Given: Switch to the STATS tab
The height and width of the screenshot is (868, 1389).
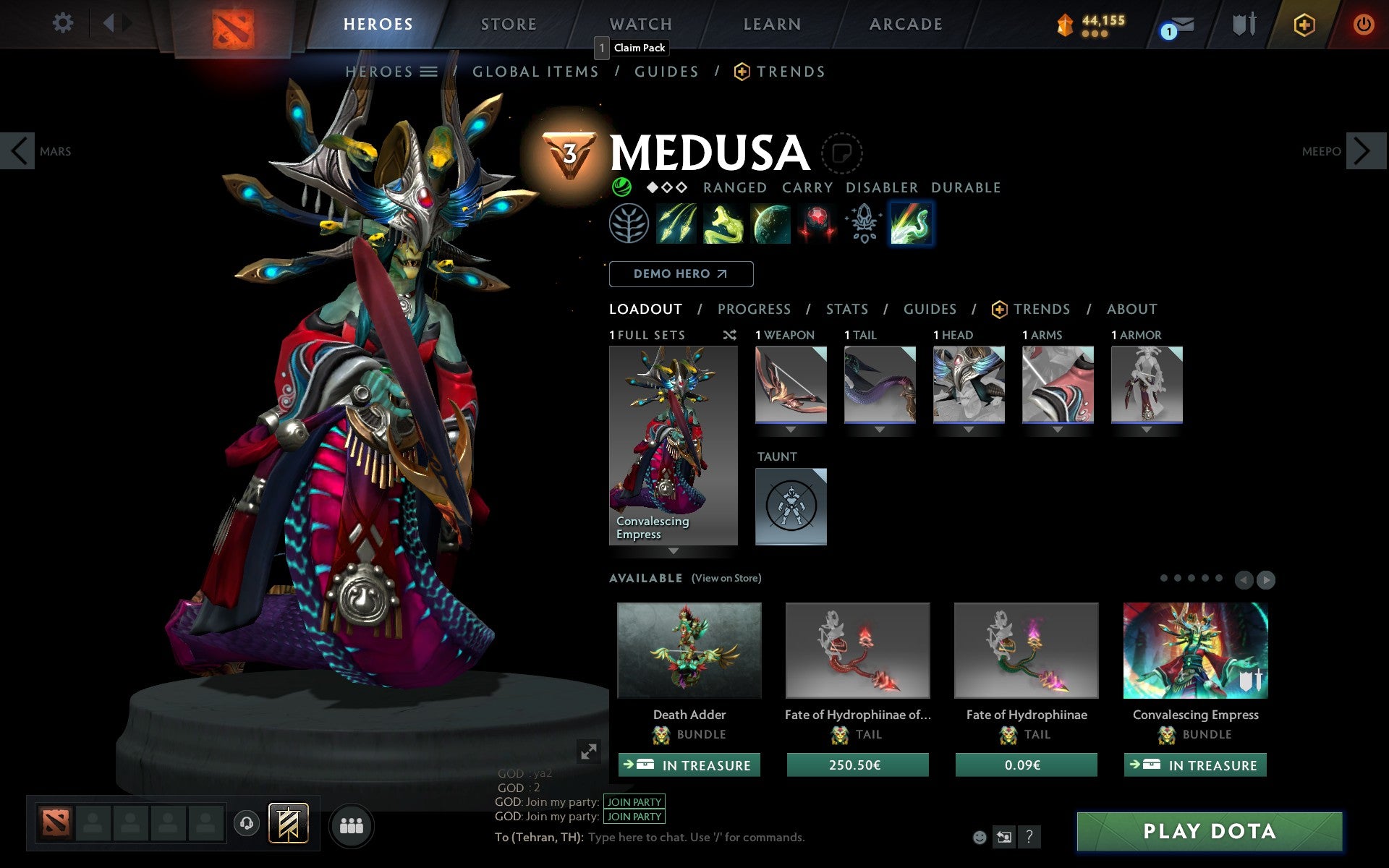Looking at the screenshot, I should pyautogui.click(x=846, y=309).
